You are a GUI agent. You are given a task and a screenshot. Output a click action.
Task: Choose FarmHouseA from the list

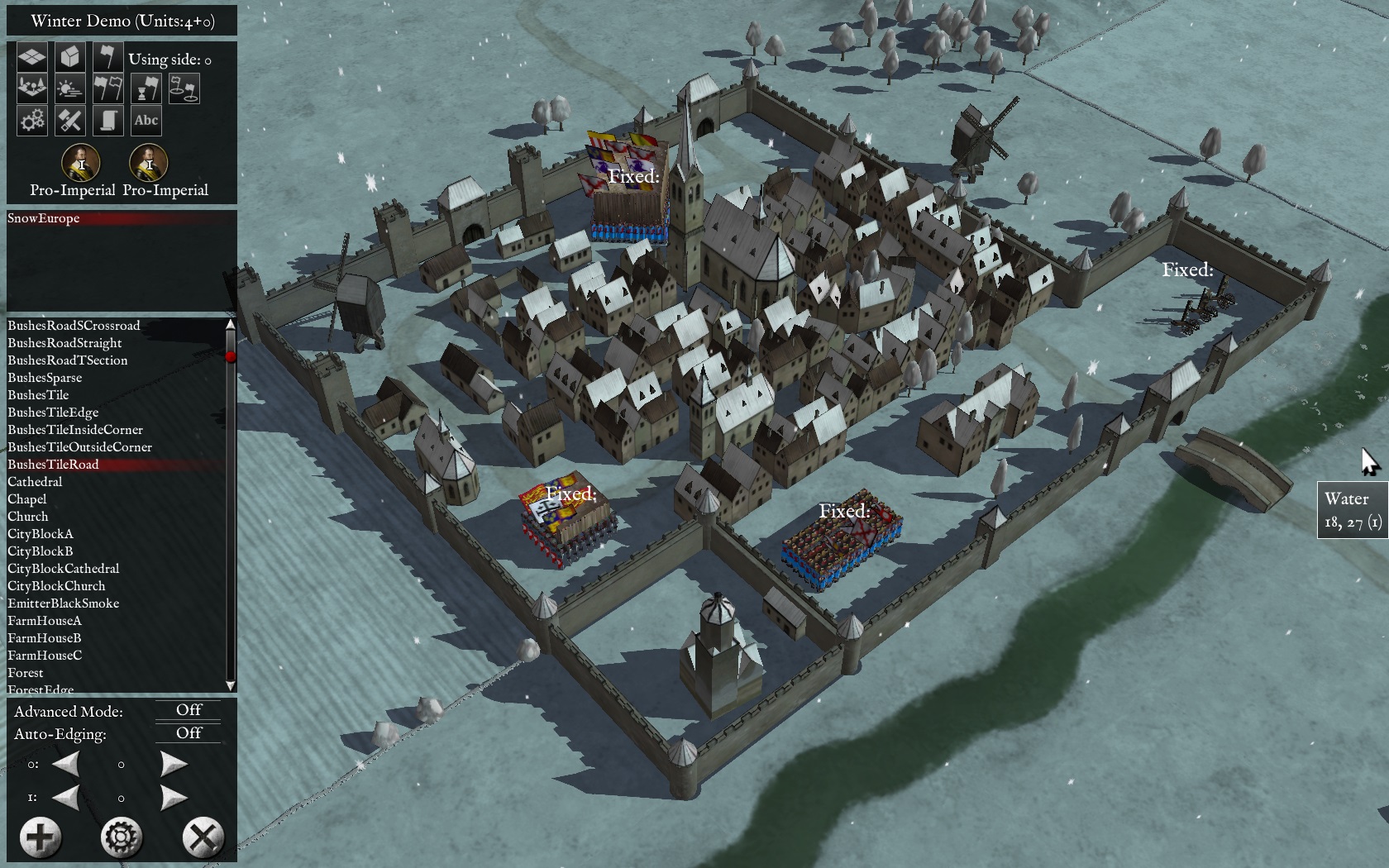45,621
